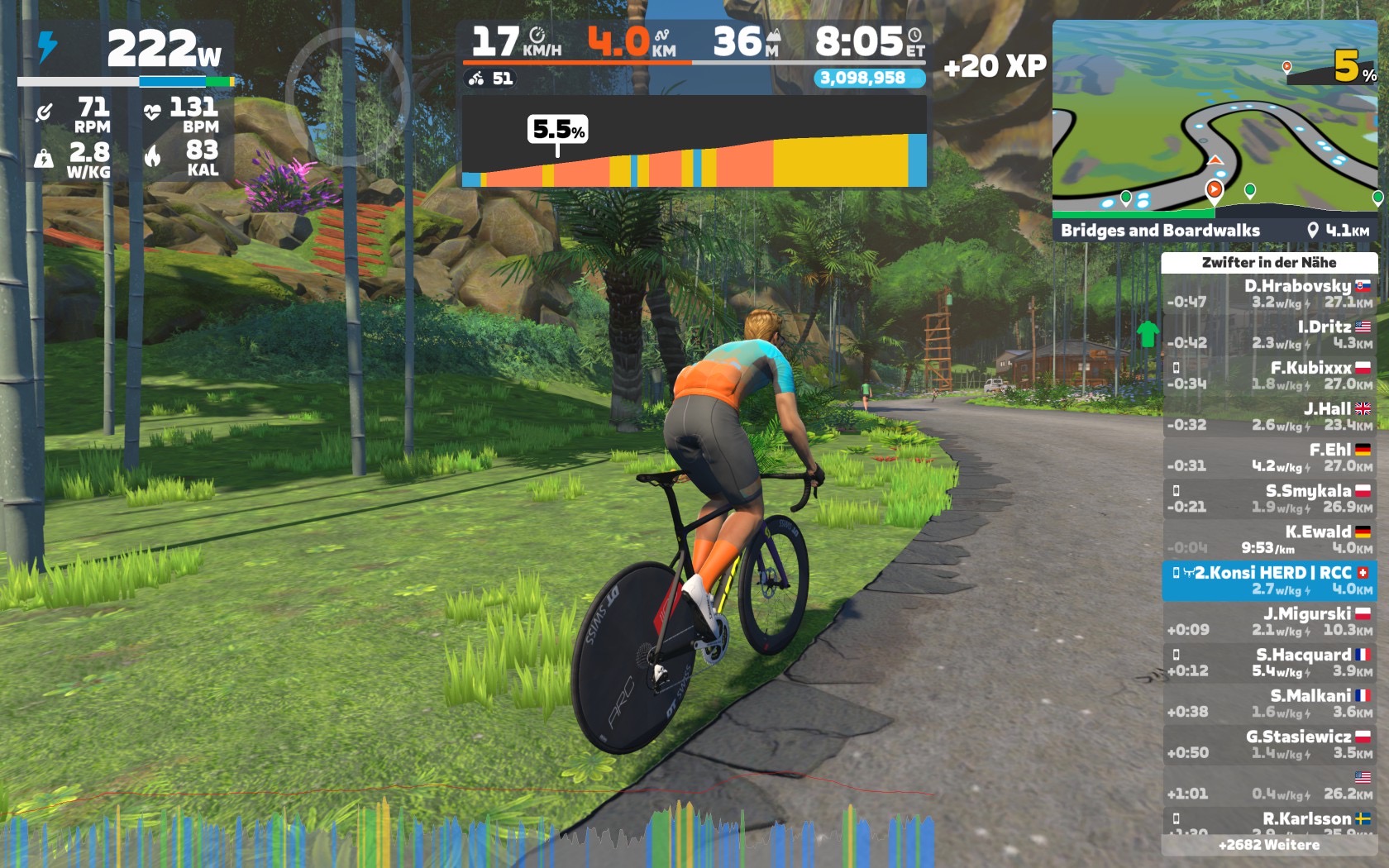The height and width of the screenshot is (868, 1389).
Task: Select F.Kubixxx in the rider list
Action: (x=1269, y=375)
